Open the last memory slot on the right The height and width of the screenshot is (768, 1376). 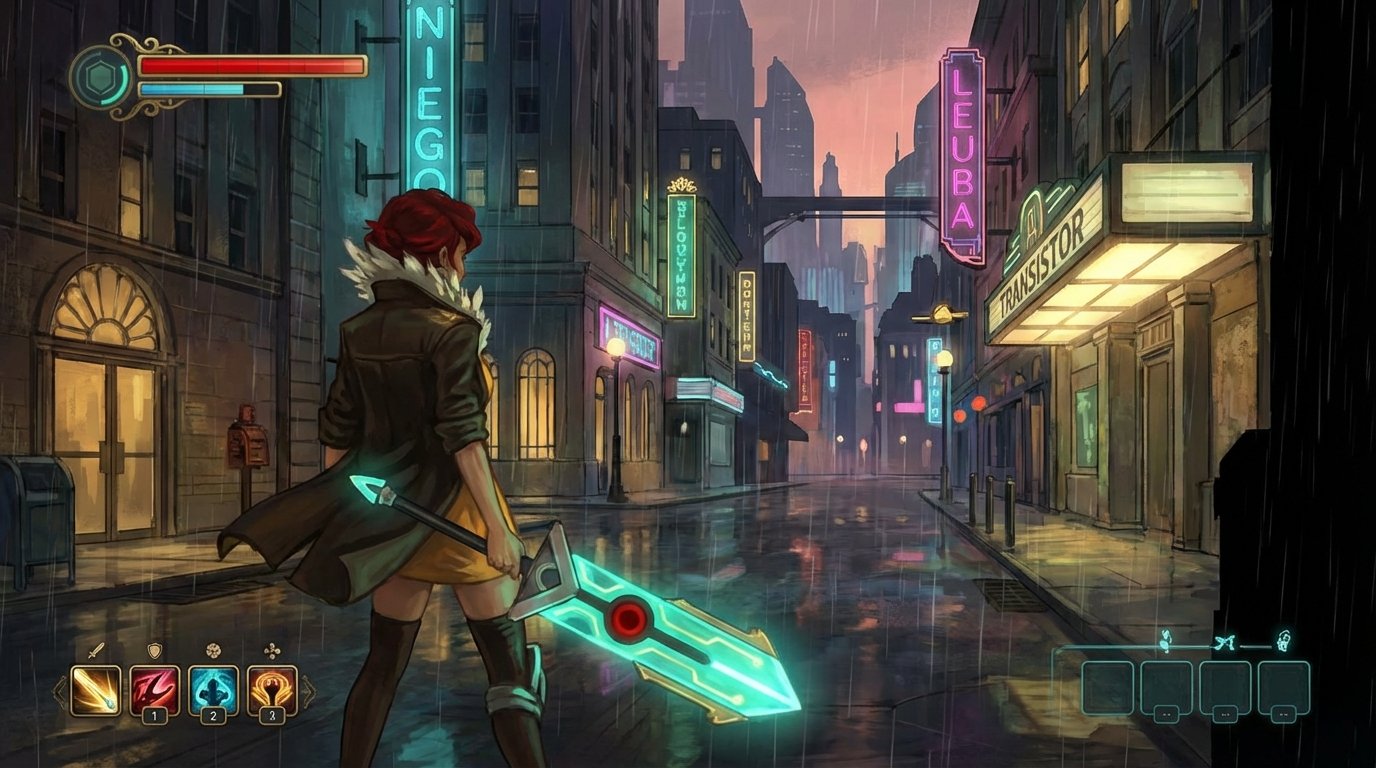[1283, 689]
